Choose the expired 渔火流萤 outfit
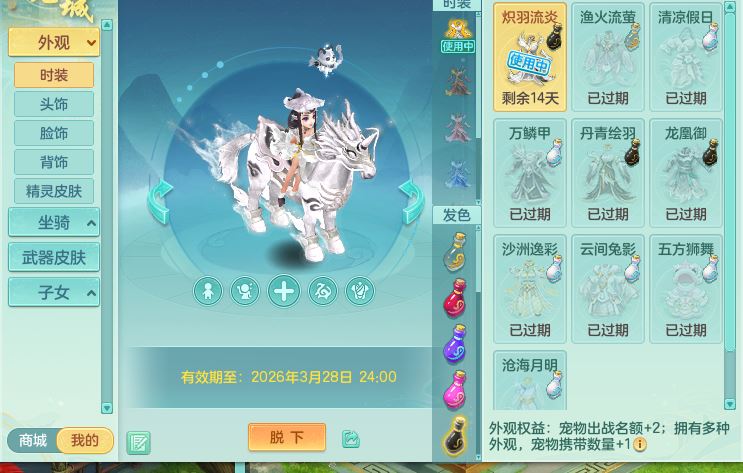The height and width of the screenshot is (473, 743). [x=608, y=56]
